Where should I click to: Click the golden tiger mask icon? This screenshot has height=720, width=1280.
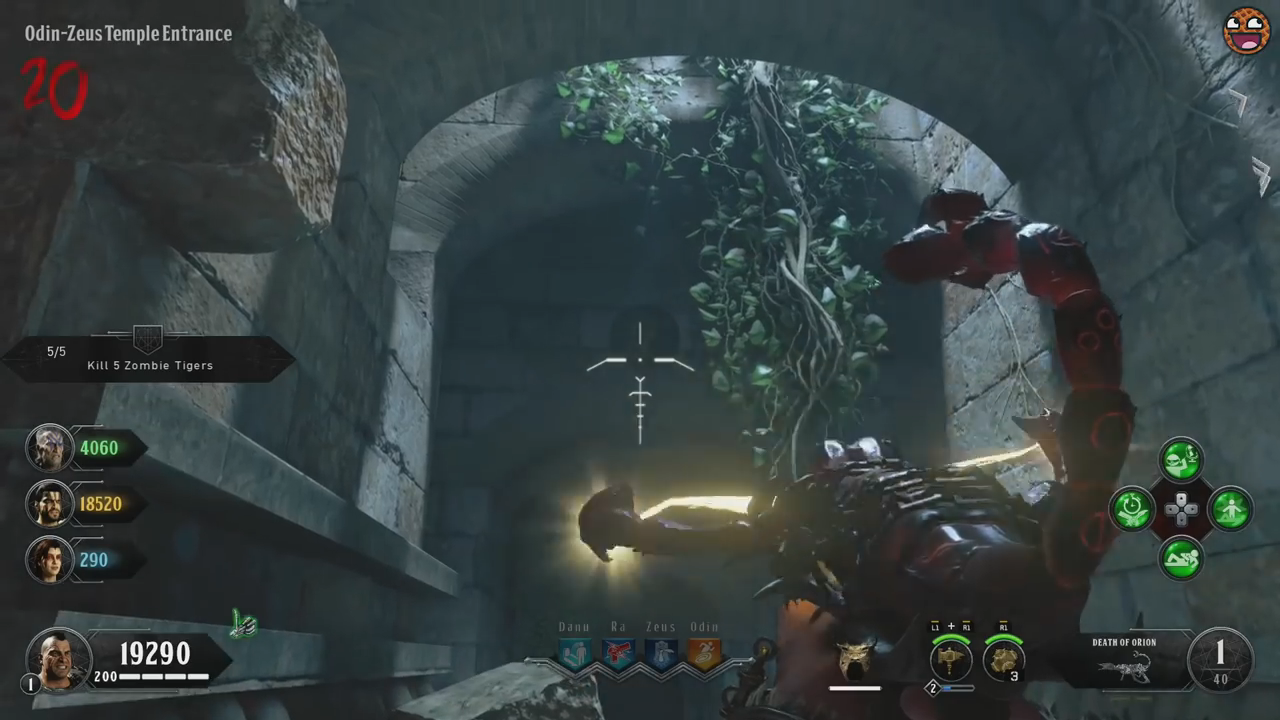(855, 657)
